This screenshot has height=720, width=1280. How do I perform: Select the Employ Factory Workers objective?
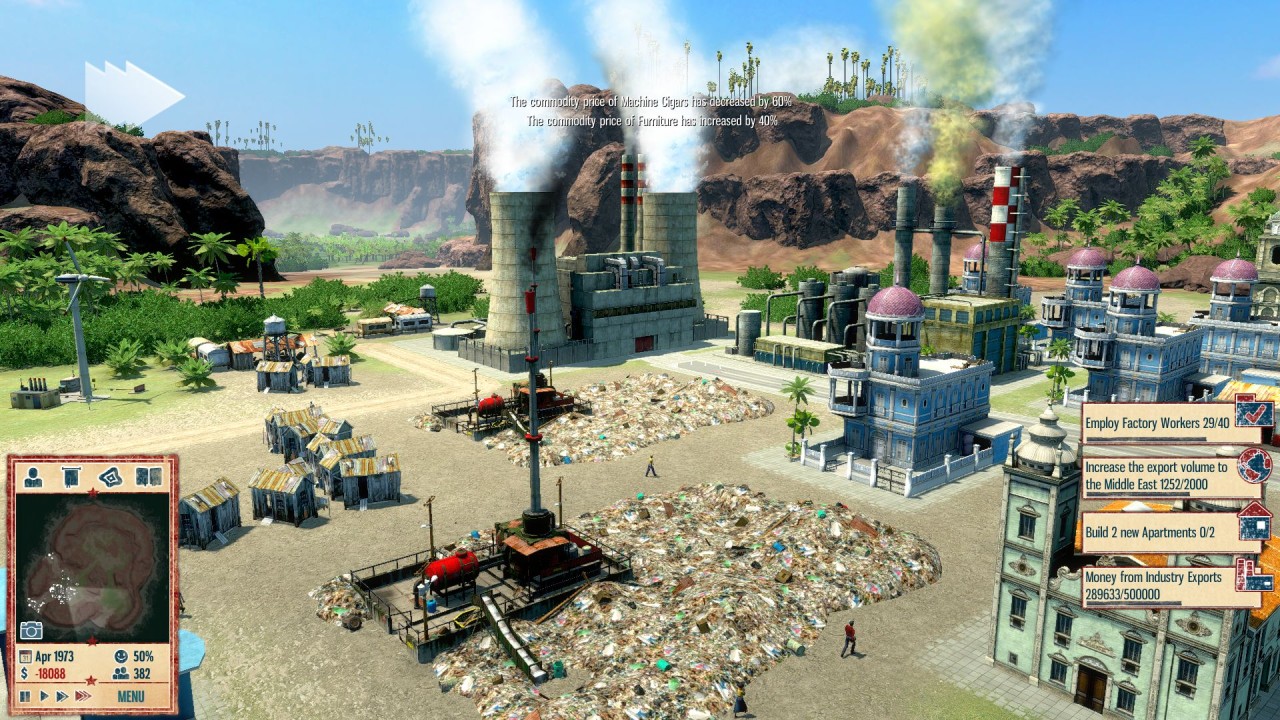pyautogui.click(x=1160, y=424)
